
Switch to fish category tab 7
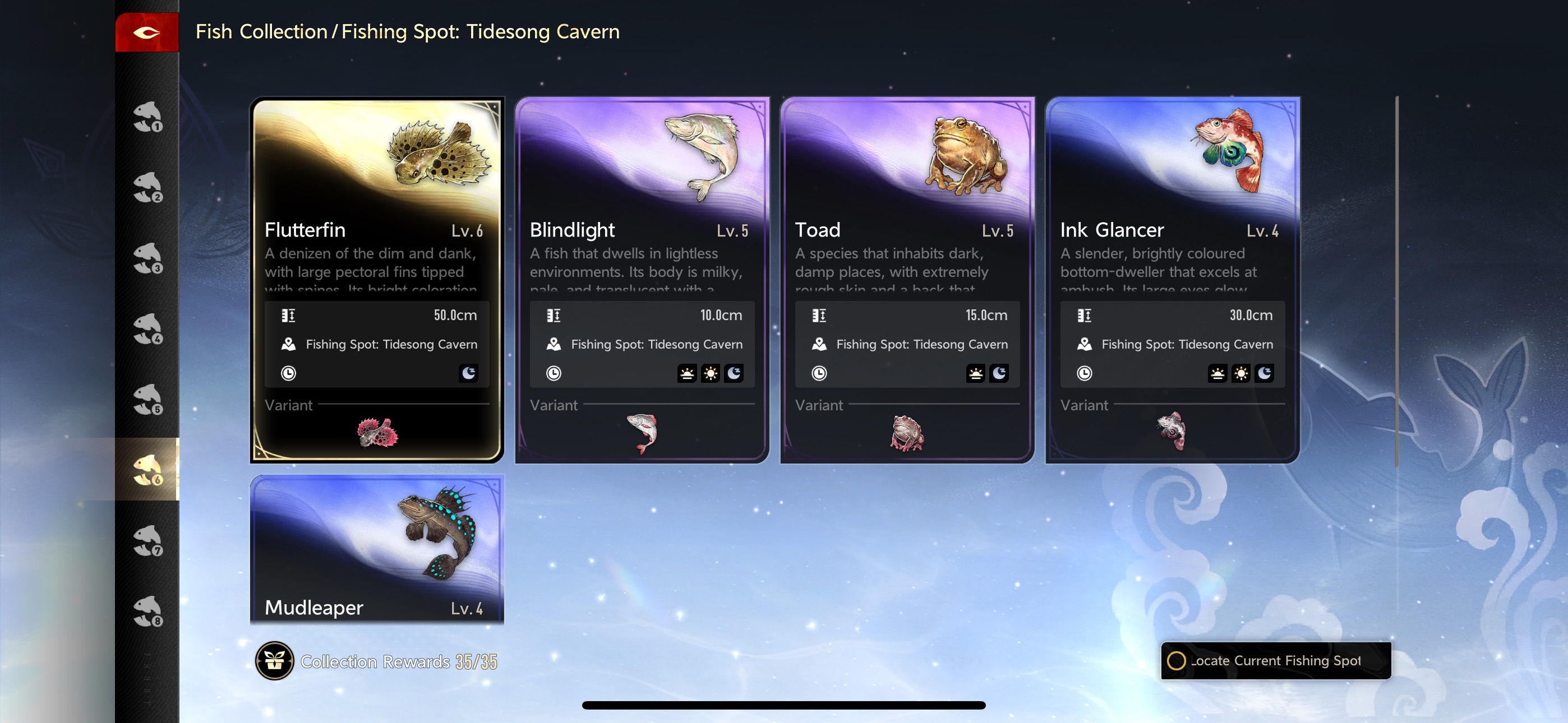(x=147, y=541)
